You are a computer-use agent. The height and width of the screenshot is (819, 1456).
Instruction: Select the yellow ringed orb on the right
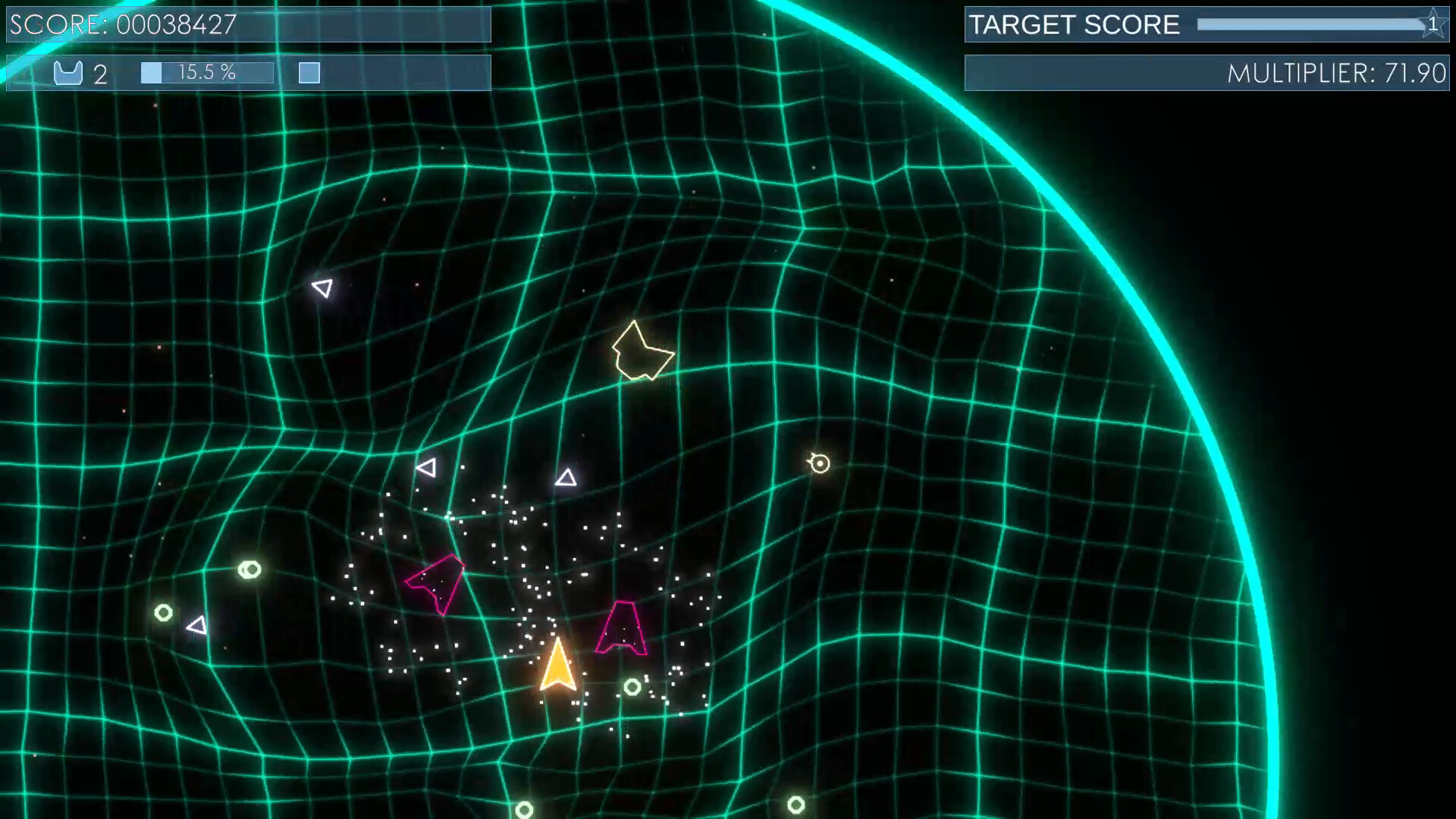click(818, 463)
